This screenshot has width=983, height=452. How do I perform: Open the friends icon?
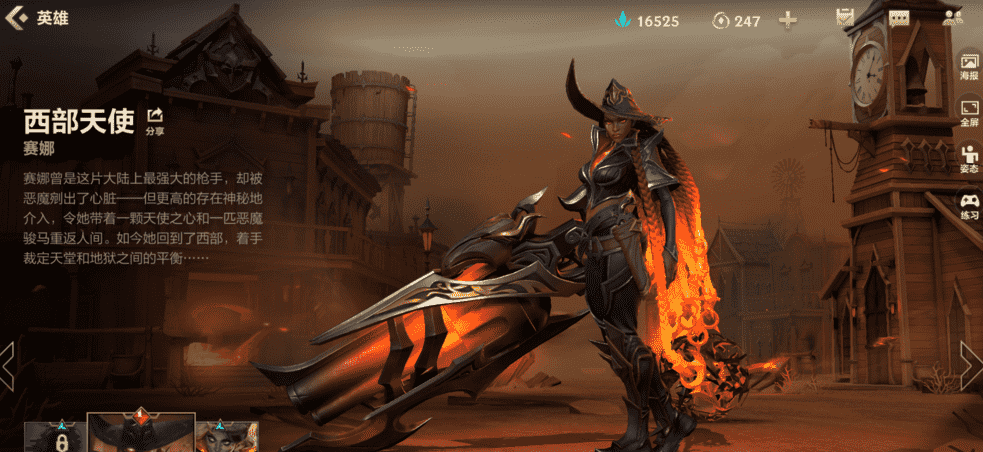[952, 18]
